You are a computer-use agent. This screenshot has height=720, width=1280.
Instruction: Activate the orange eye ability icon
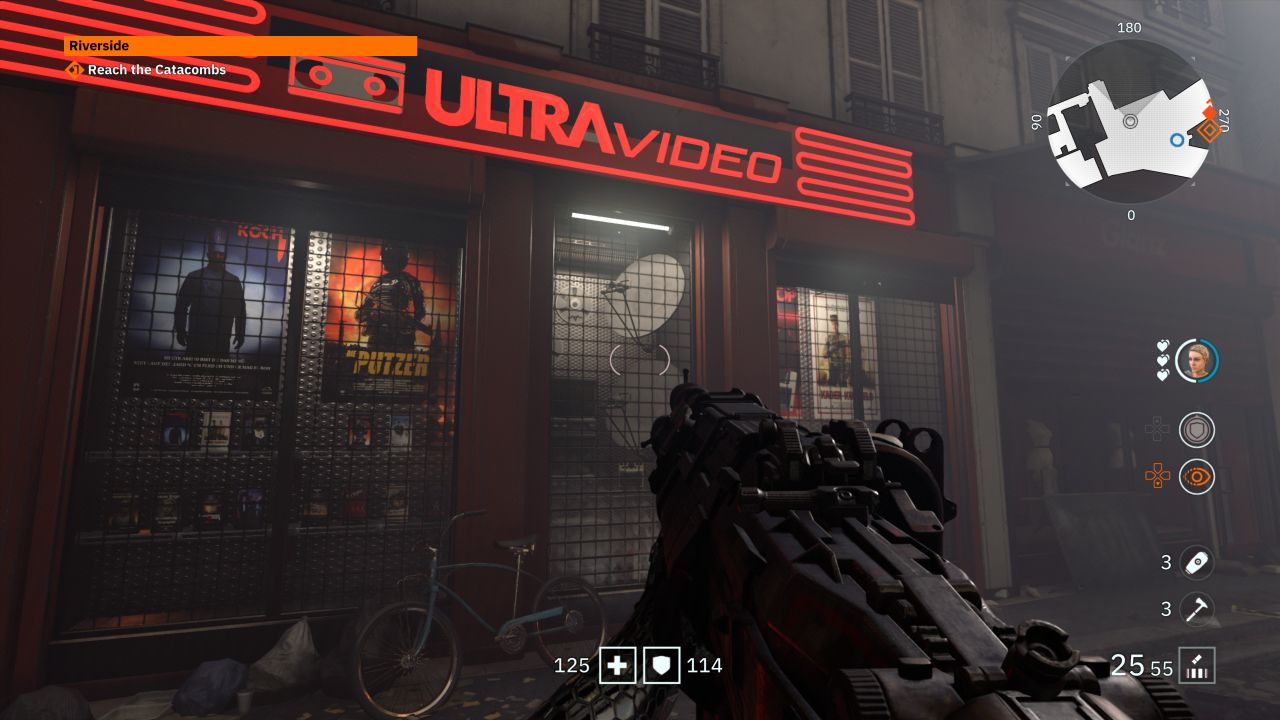coord(1196,477)
